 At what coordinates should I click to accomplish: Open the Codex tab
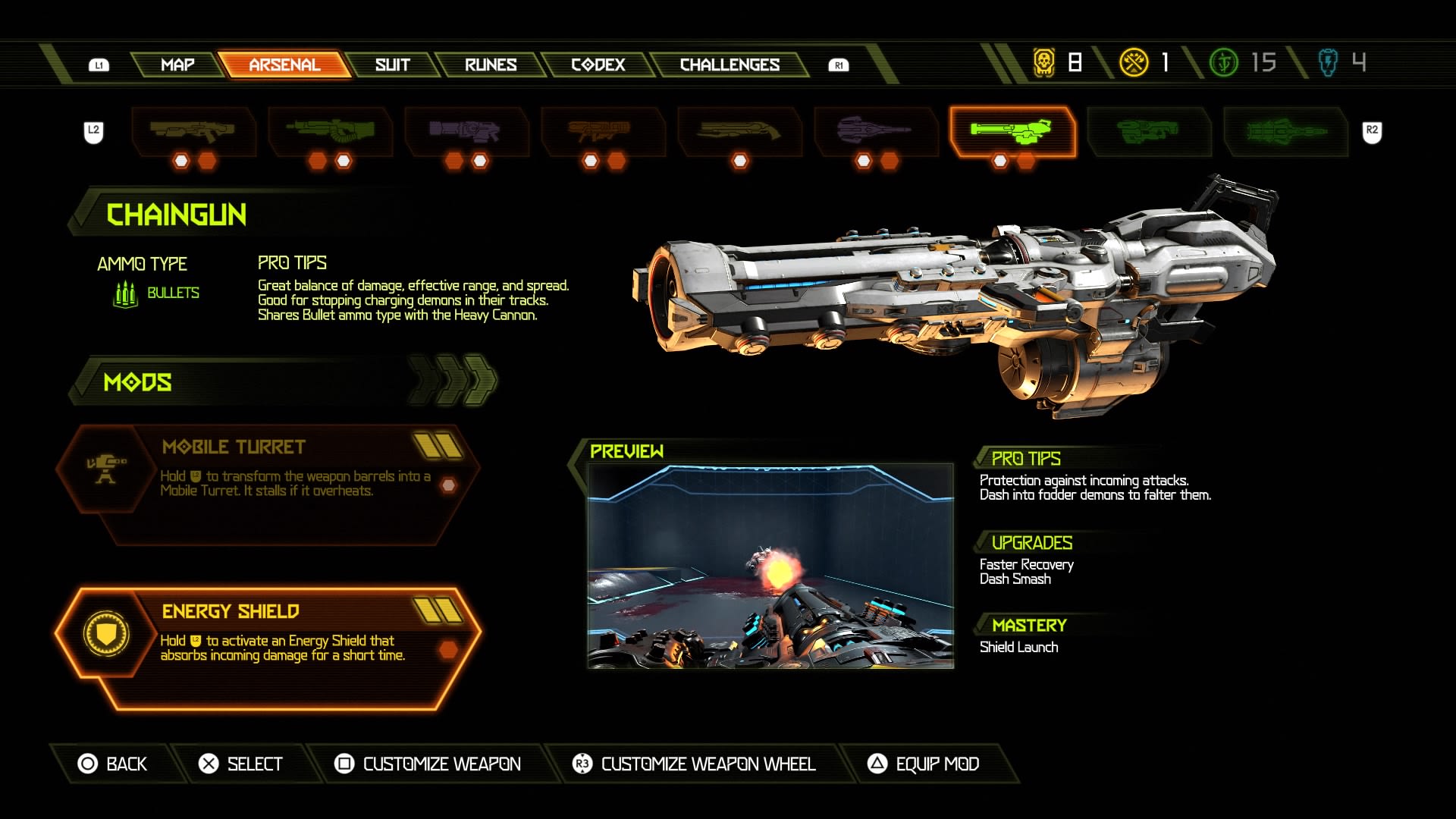point(598,65)
